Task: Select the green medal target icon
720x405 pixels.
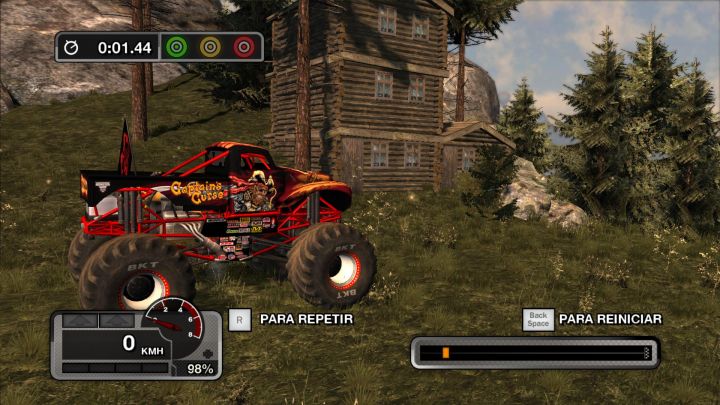Action: (177, 47)
